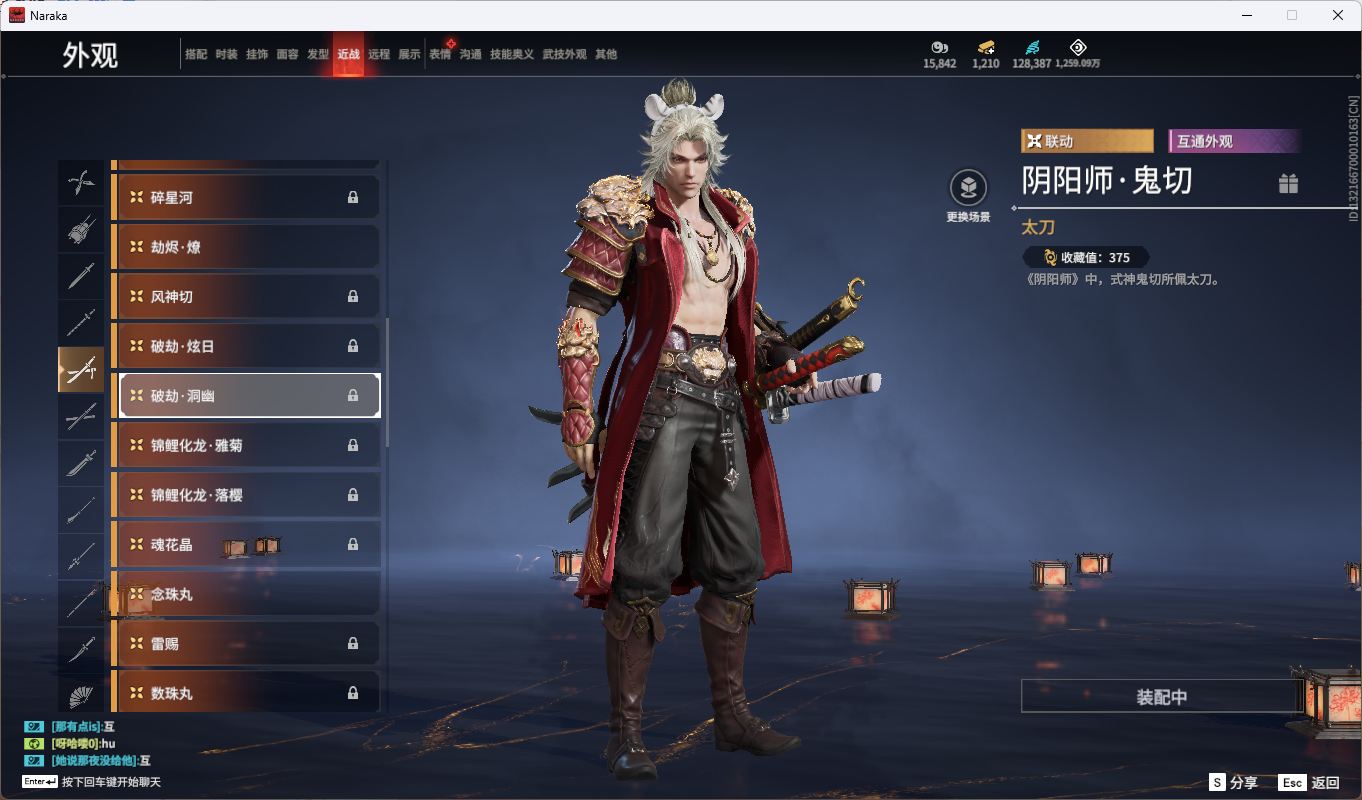The image size is (1362, 800).
Task: Switch to the 发型 hairstyle tab
Action: (318, 54)
